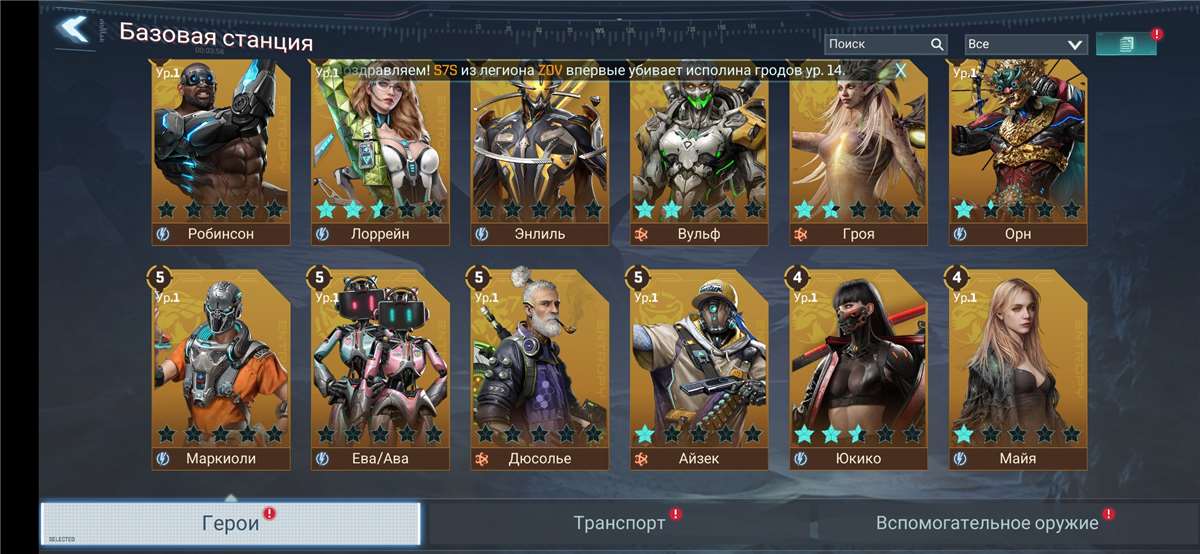Pick the hero card Гроя
The image size is (1200, 554).
pos(858,150)
